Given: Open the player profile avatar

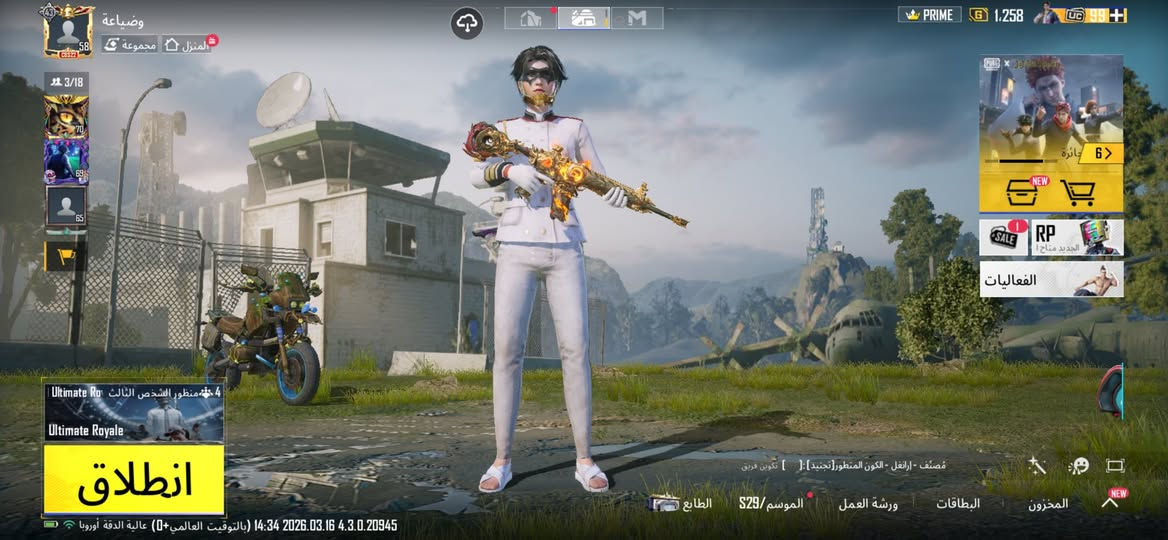Looking at the screenshot, I should [x=68, y=31].
